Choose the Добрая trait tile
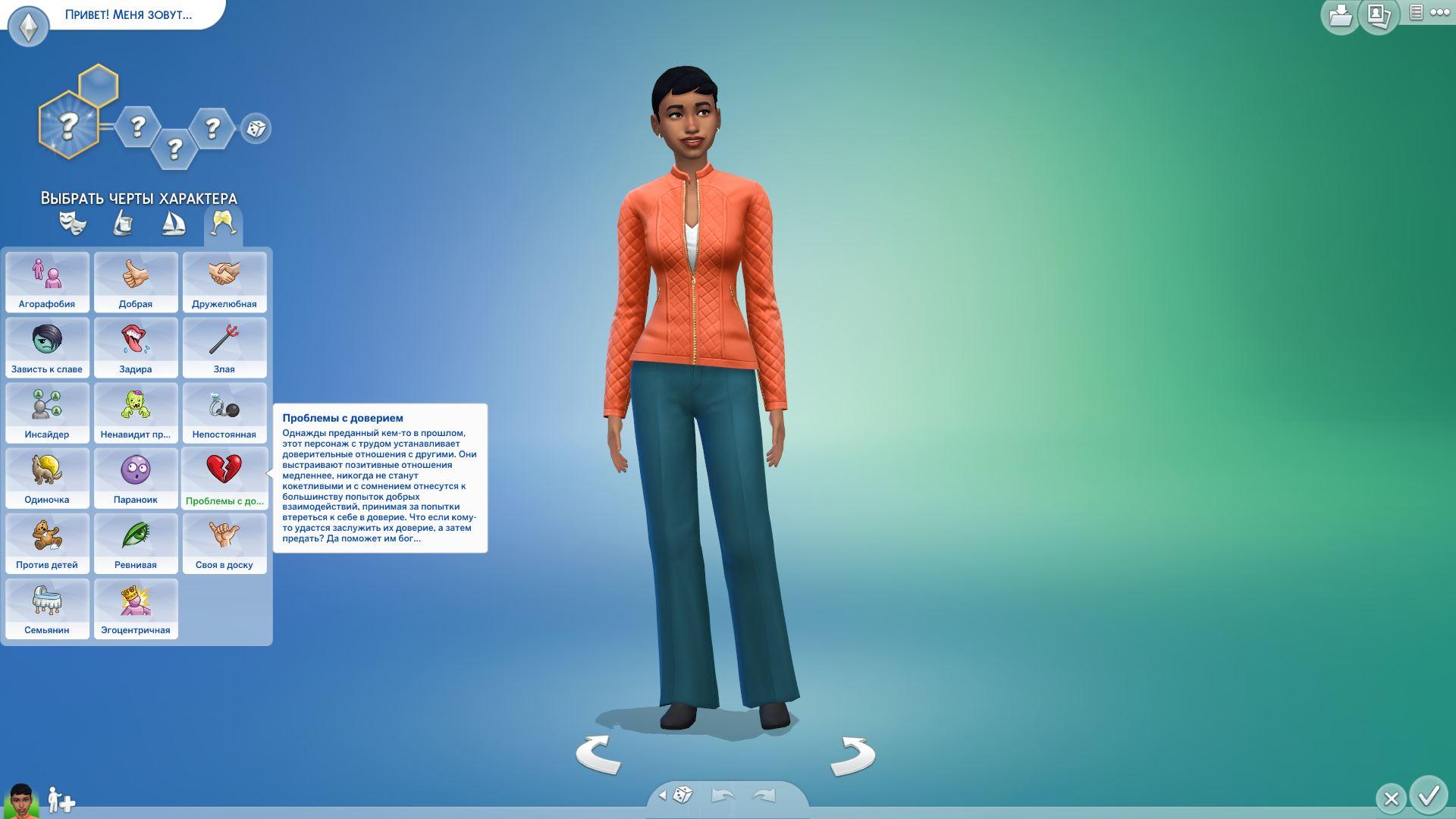This screenshot has width=1456, height=819. point(136,282)
